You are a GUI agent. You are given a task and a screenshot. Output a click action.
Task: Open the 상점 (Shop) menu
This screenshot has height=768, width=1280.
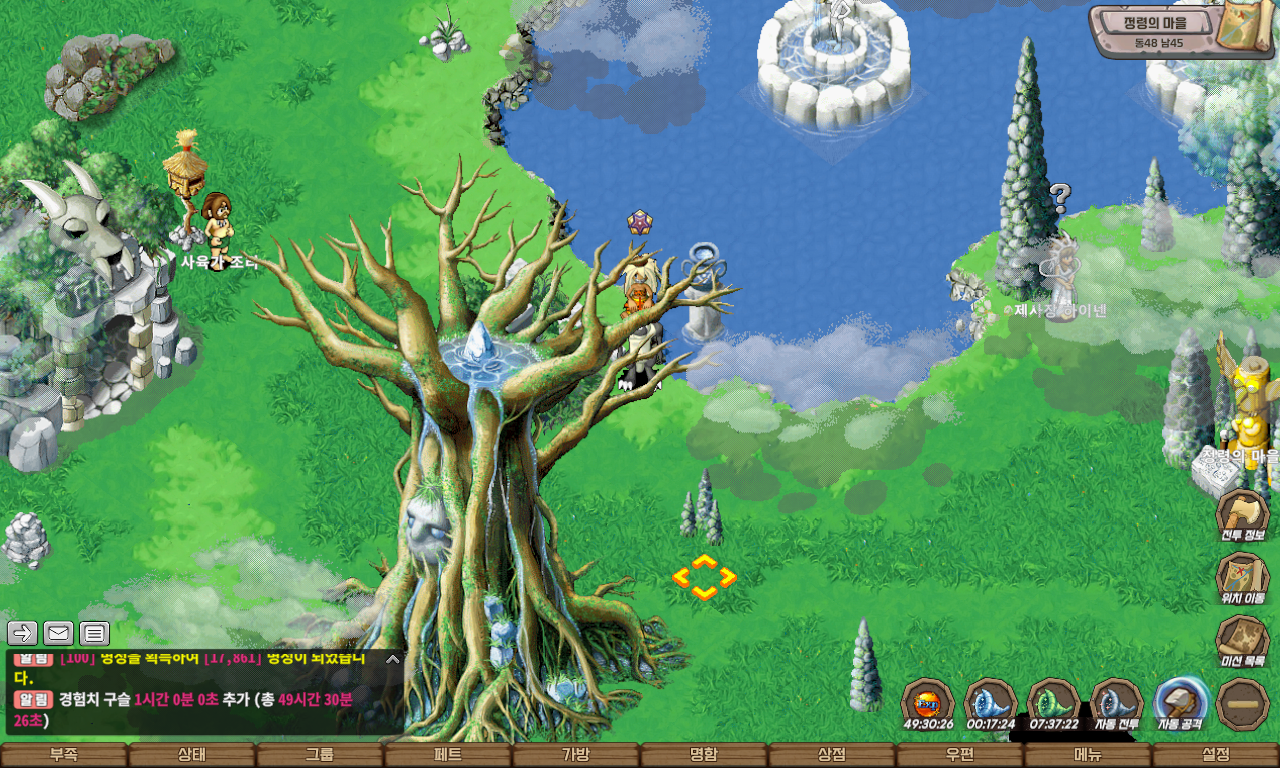832,755
